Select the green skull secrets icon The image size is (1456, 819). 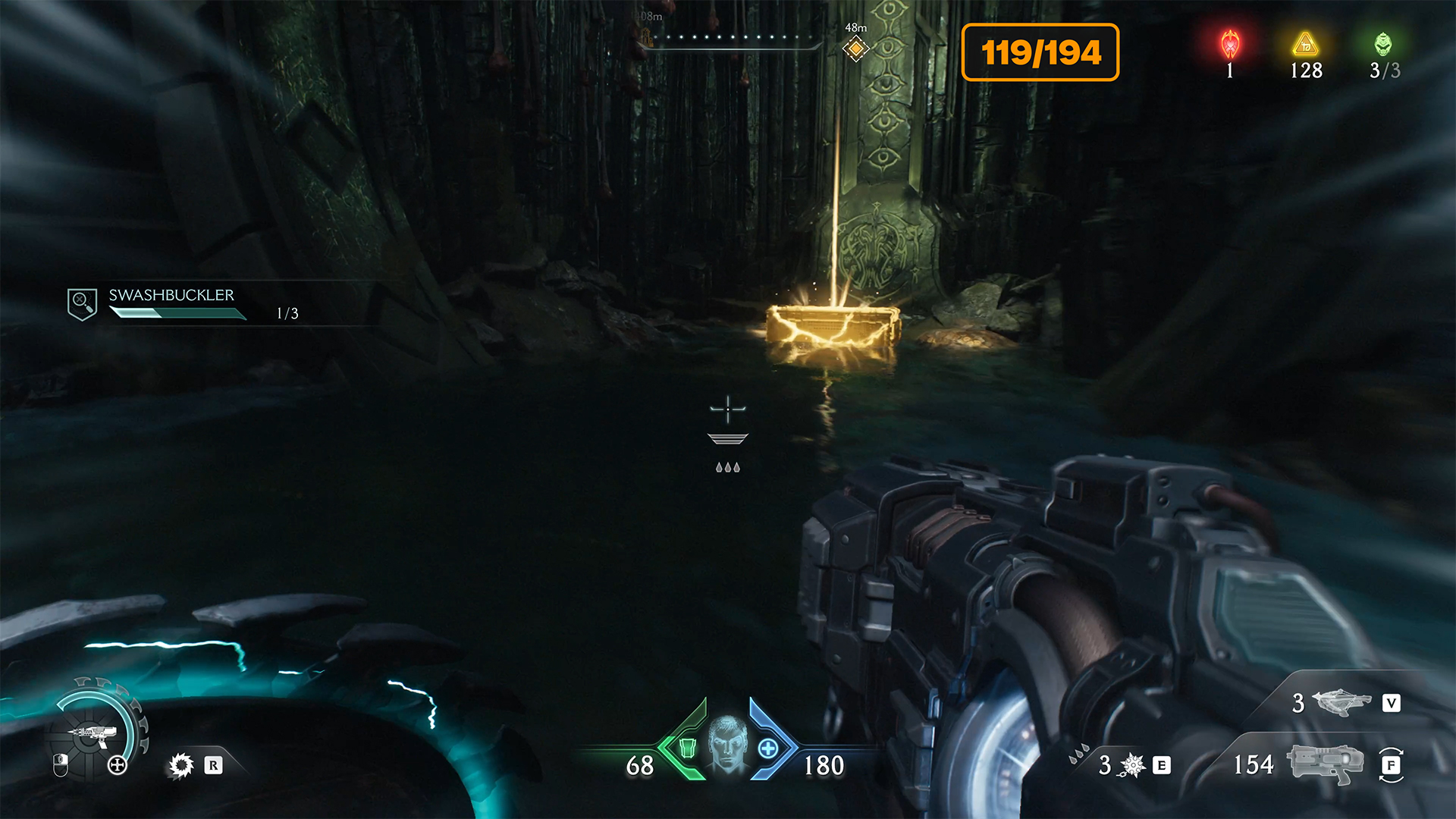[1383, 45]
